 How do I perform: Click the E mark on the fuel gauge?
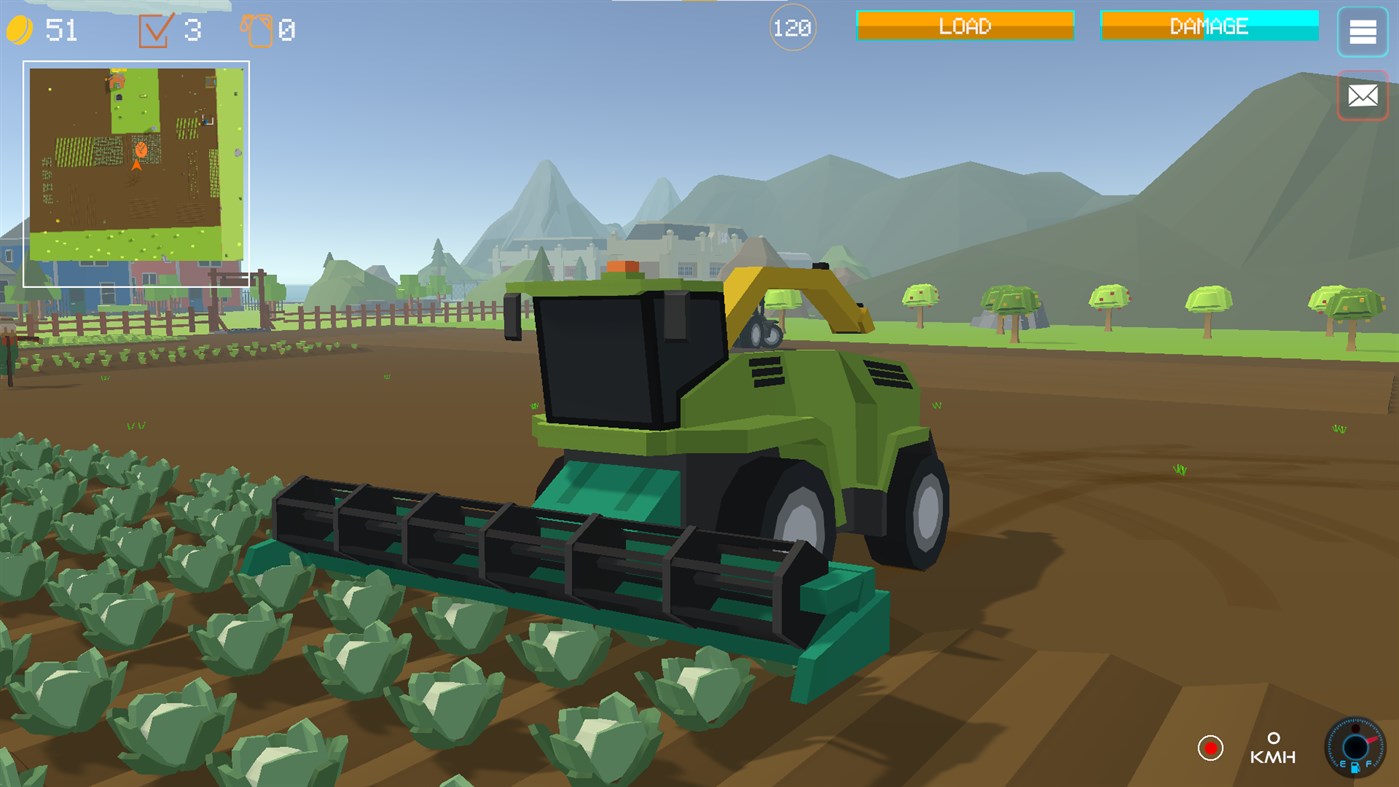coord(1343,763)
